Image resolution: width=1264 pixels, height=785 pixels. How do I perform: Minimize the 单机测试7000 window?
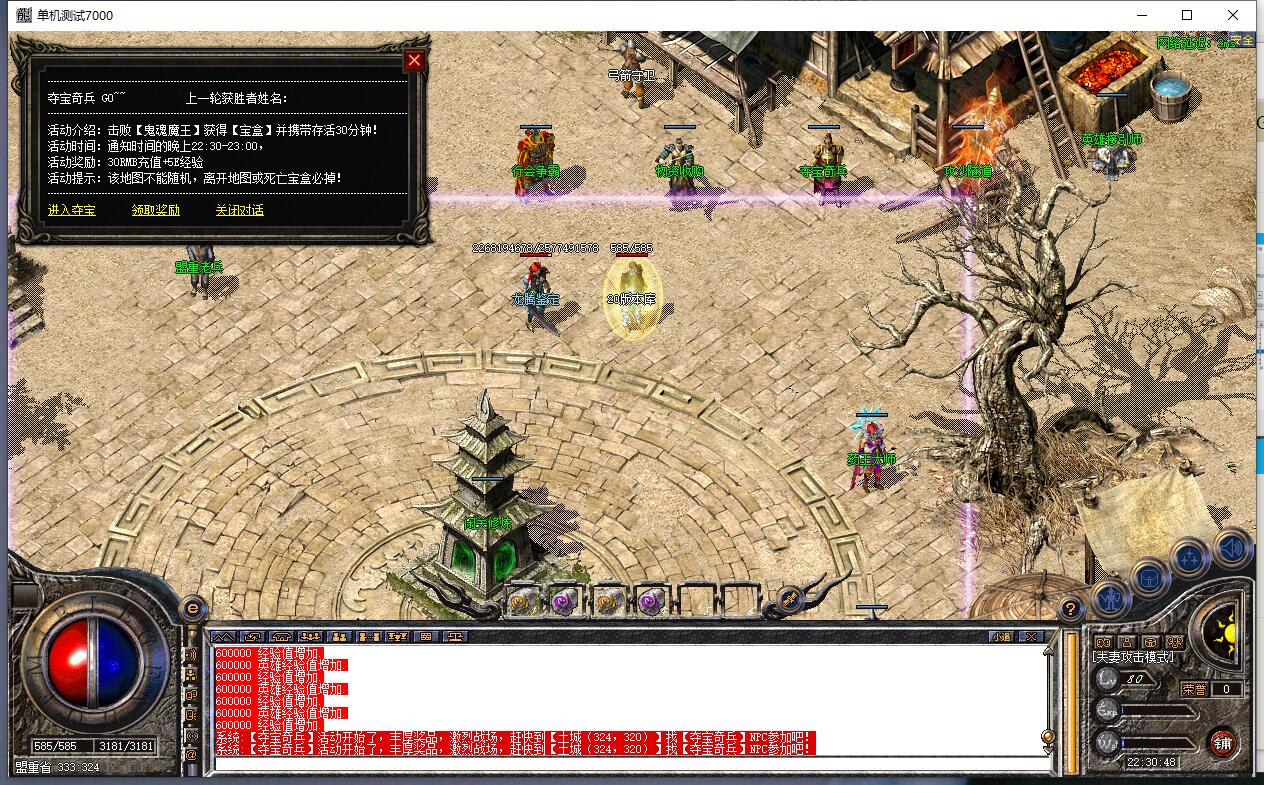click(x=1141, y=15)
